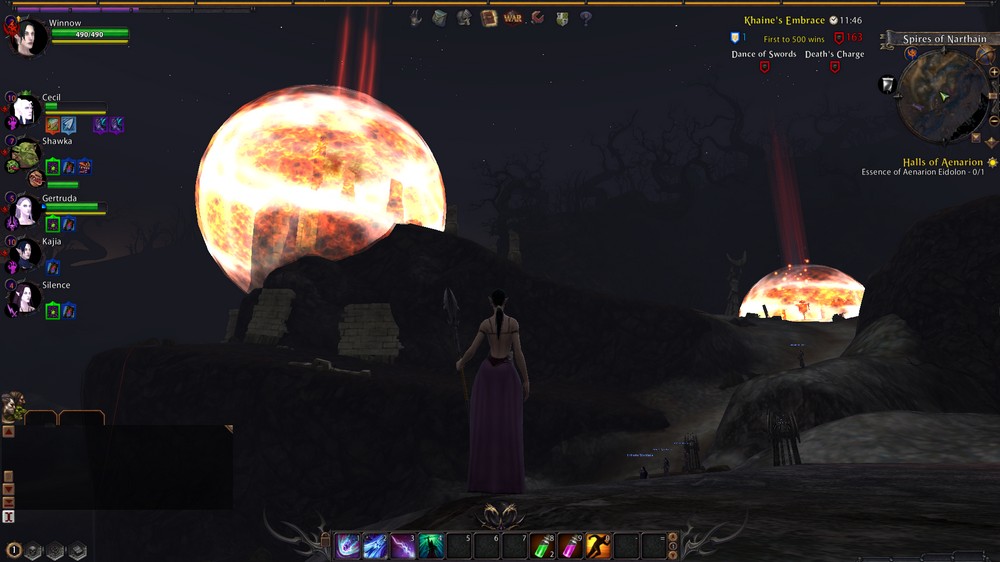1000x562 pixels.
Task: Activate the orange sprint ability
Action: click(598, 546)
